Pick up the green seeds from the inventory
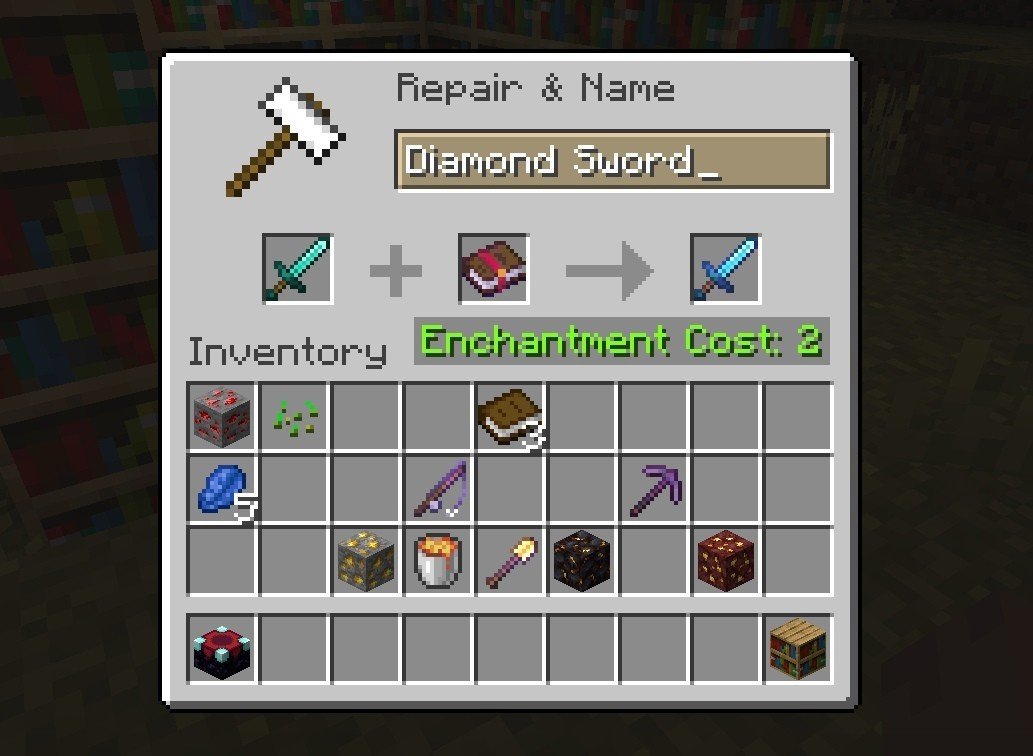The width and height of the screenshot is (1033, 756). (294, 416)
